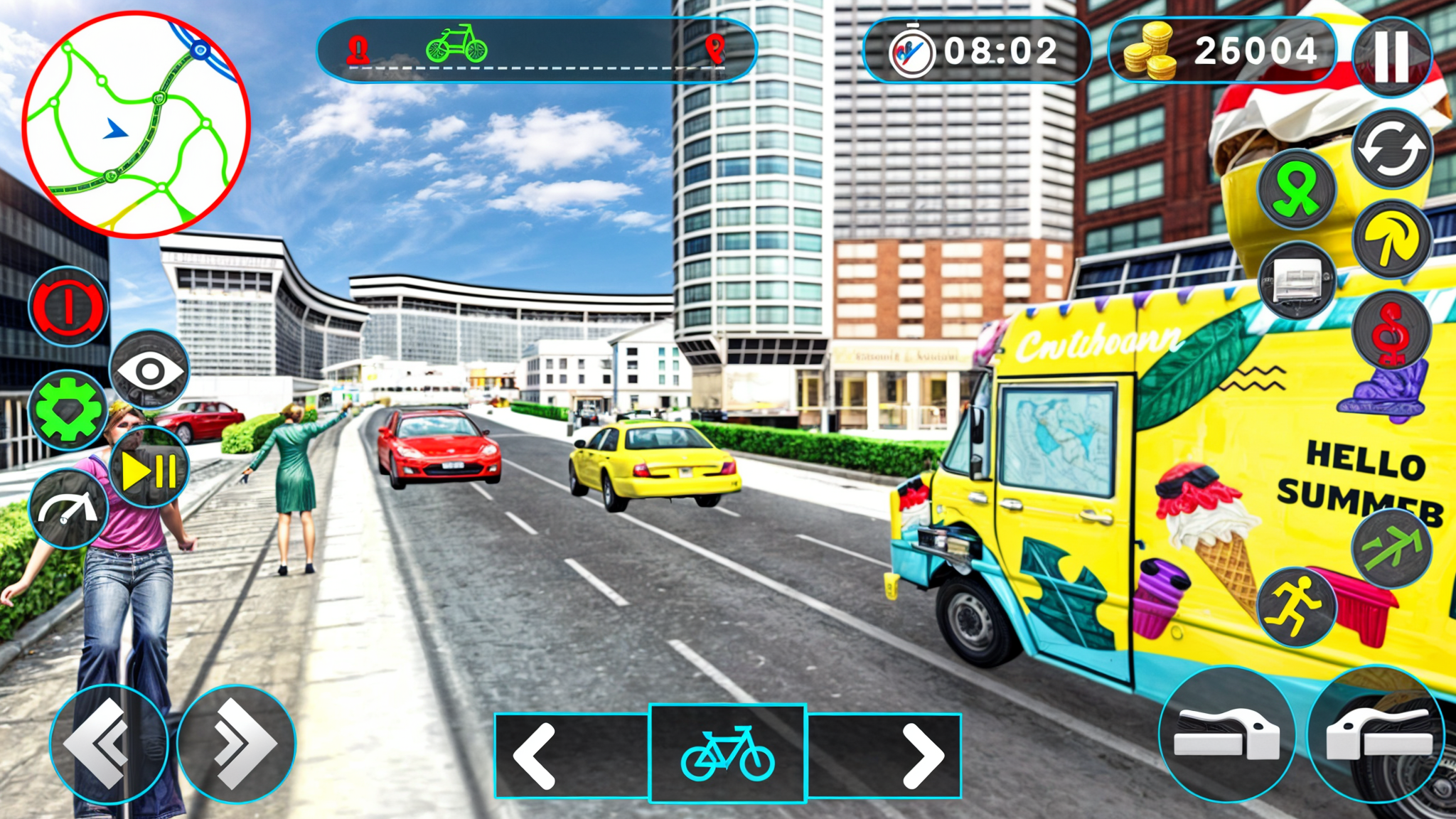1456x819 pixels.
Task: Toggle the yellow umbrella icon
Action: [1391, 240]
